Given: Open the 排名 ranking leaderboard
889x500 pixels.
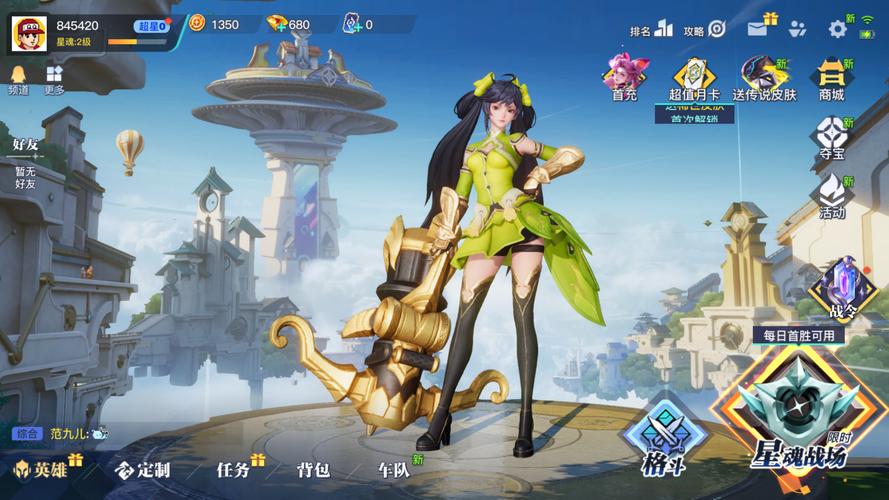Looking at the screenshot, I should (652, 30).
